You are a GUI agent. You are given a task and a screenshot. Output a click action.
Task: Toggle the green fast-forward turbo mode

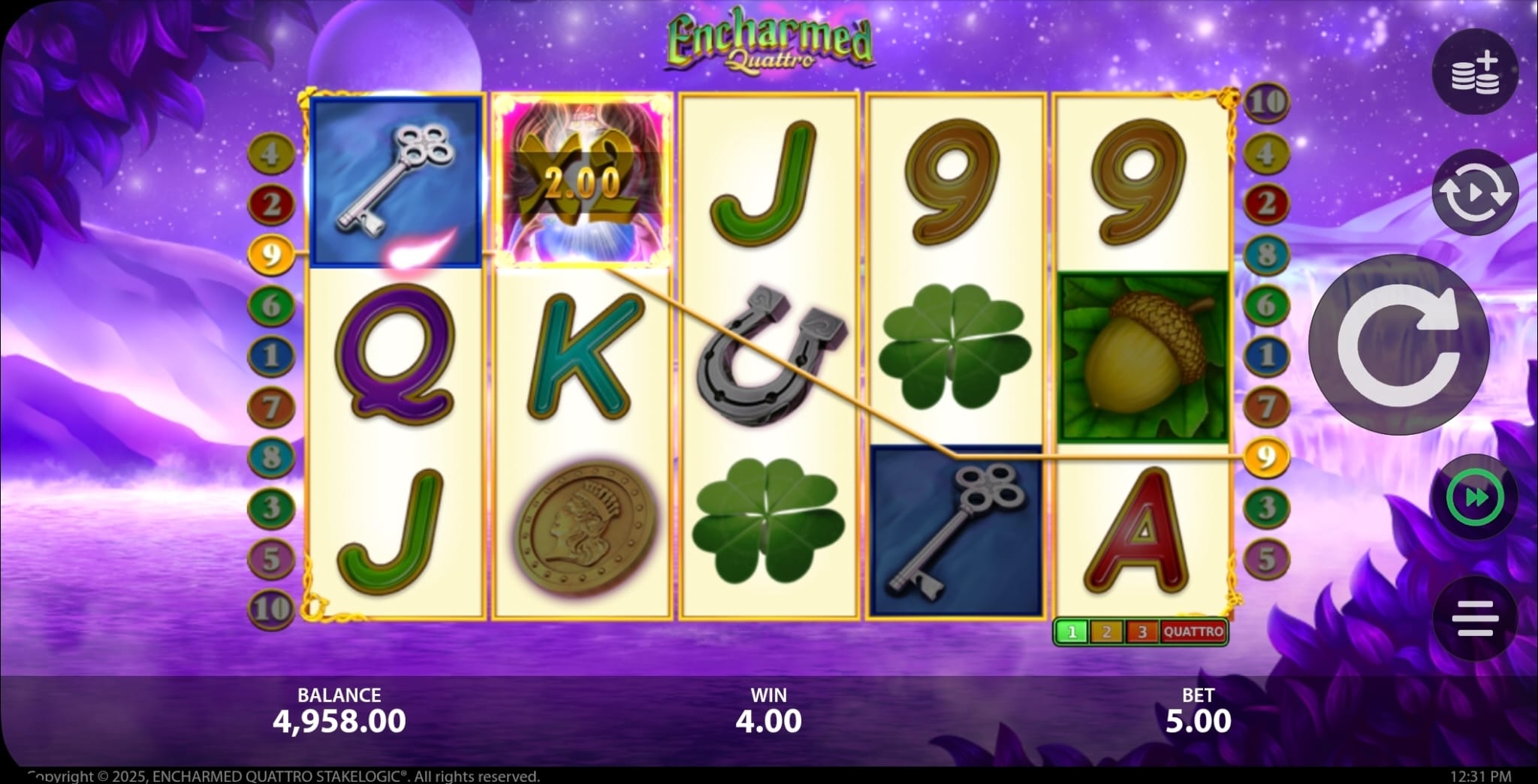(1475, 498)
